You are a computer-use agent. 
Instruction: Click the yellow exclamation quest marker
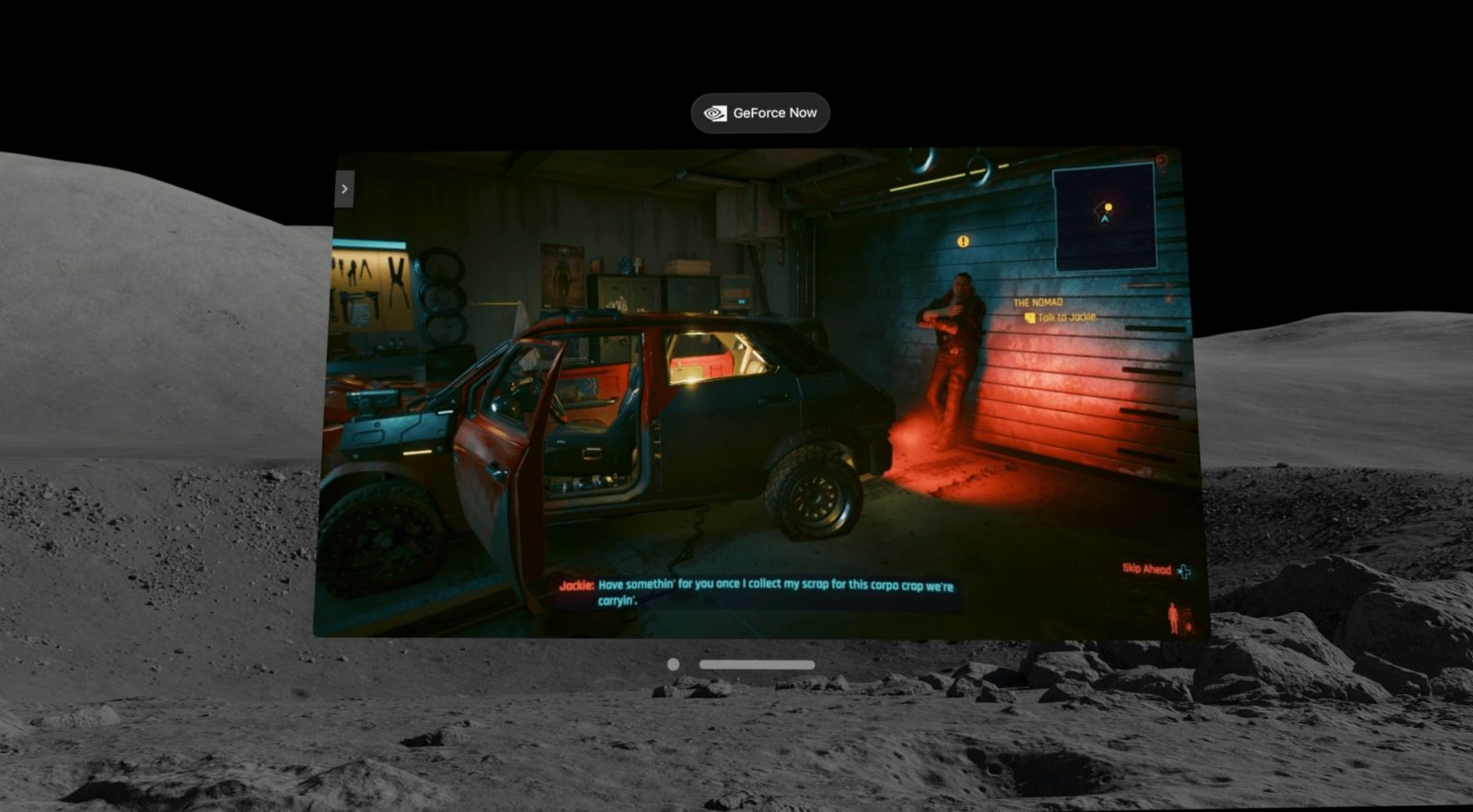pos(963,241)
